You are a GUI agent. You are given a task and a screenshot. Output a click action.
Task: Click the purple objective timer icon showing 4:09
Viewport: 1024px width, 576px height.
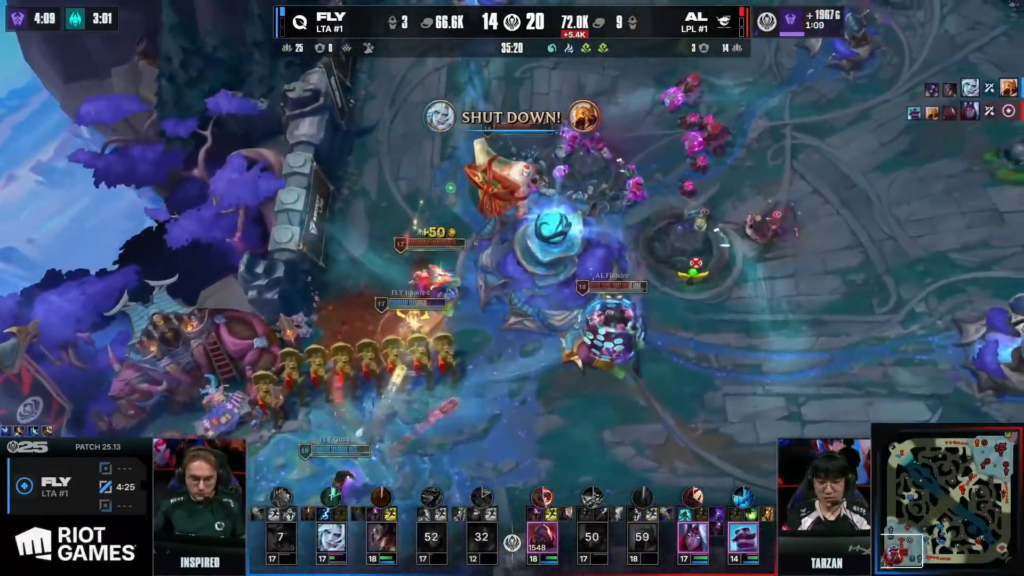pyautogui.click(x=19, y=18)
